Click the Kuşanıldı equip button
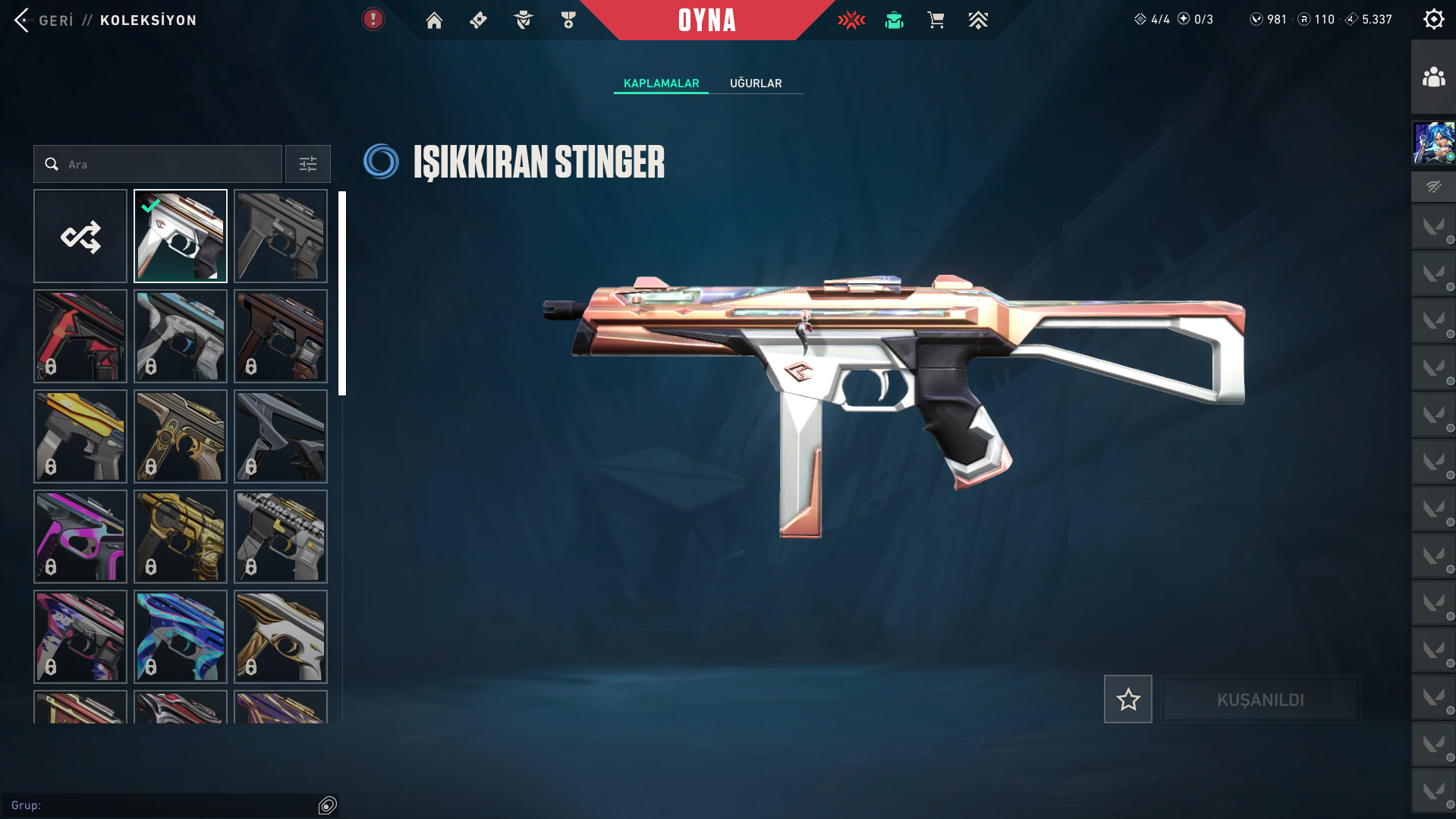Screen dimensions: 1456x819 (x=1260, y=700)
